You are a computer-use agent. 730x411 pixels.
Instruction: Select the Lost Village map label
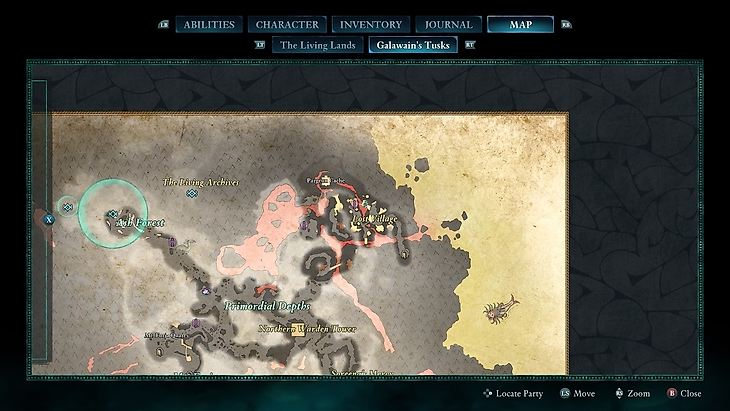374,219
